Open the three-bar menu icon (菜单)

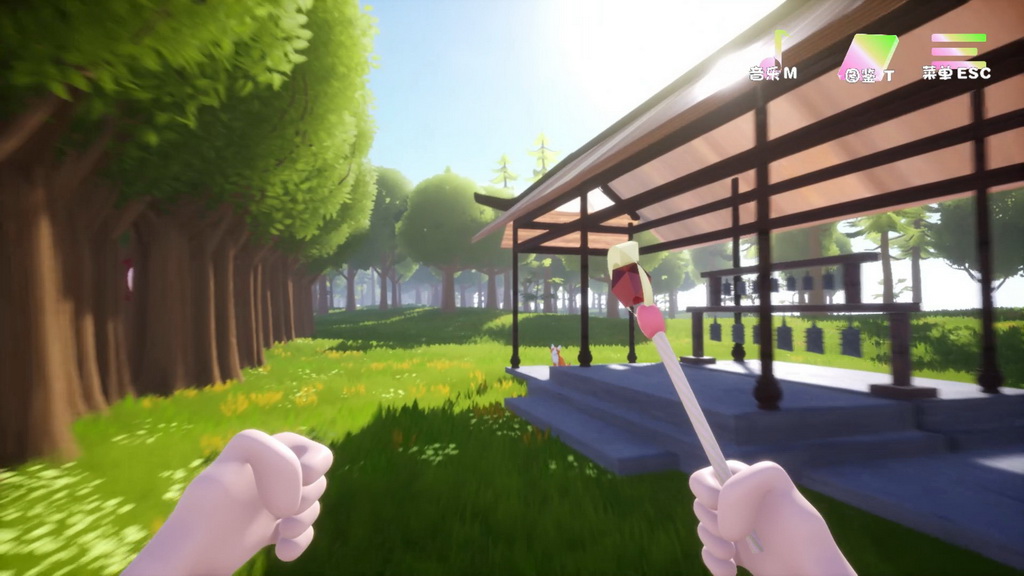pos(958,50)
